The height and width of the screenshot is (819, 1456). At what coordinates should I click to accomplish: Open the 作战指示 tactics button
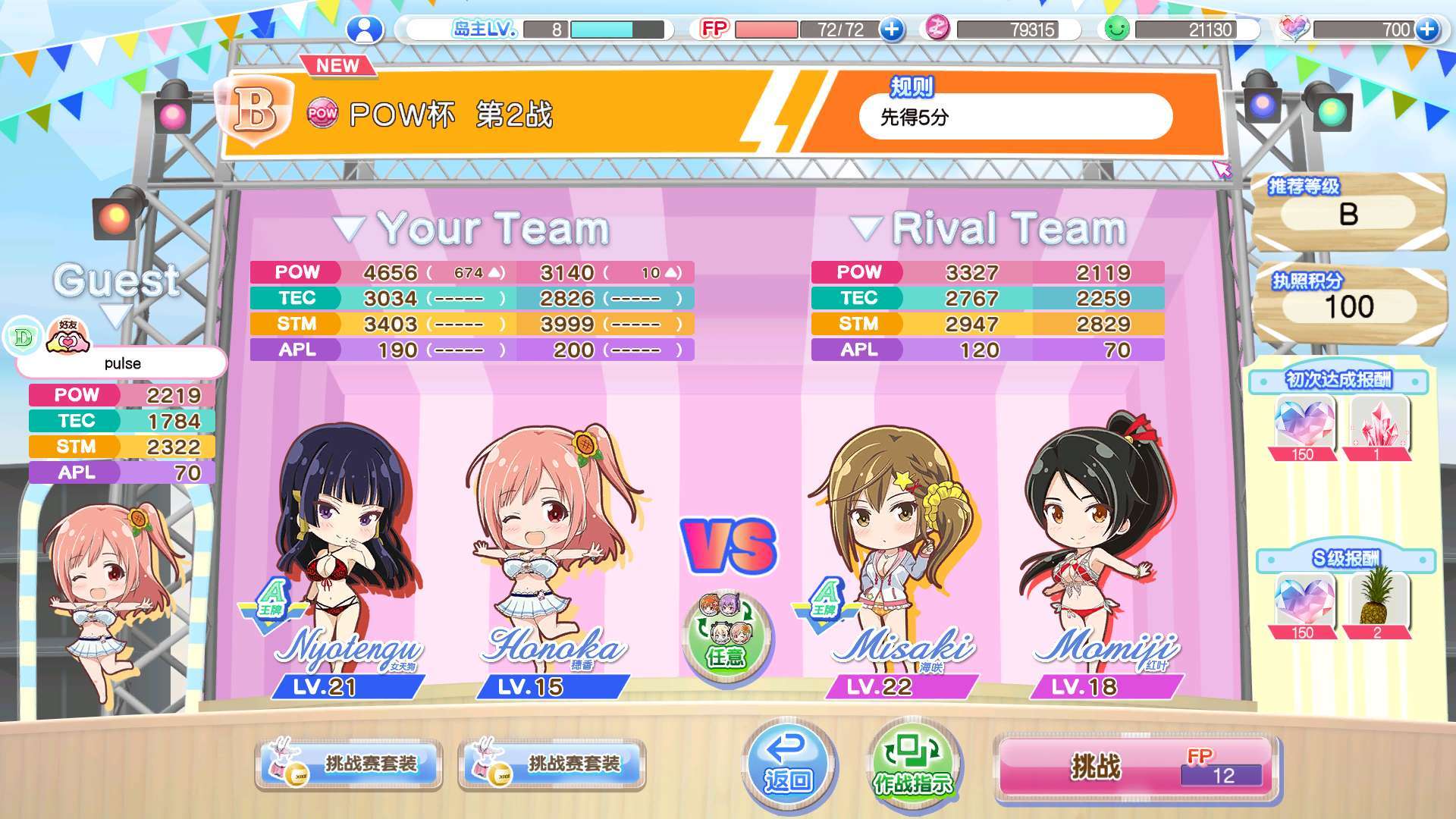click(913, 764)
